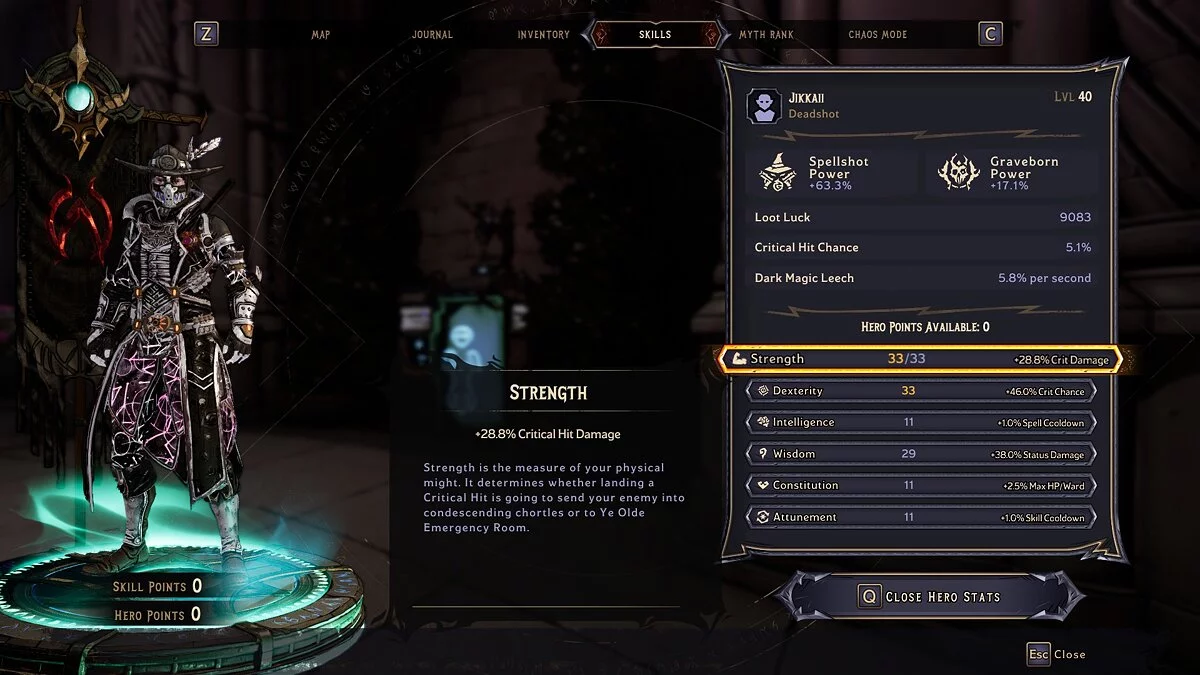Select the Skills tab
The height and width of the screenshot is (675, 1200).
pos(655,34)
